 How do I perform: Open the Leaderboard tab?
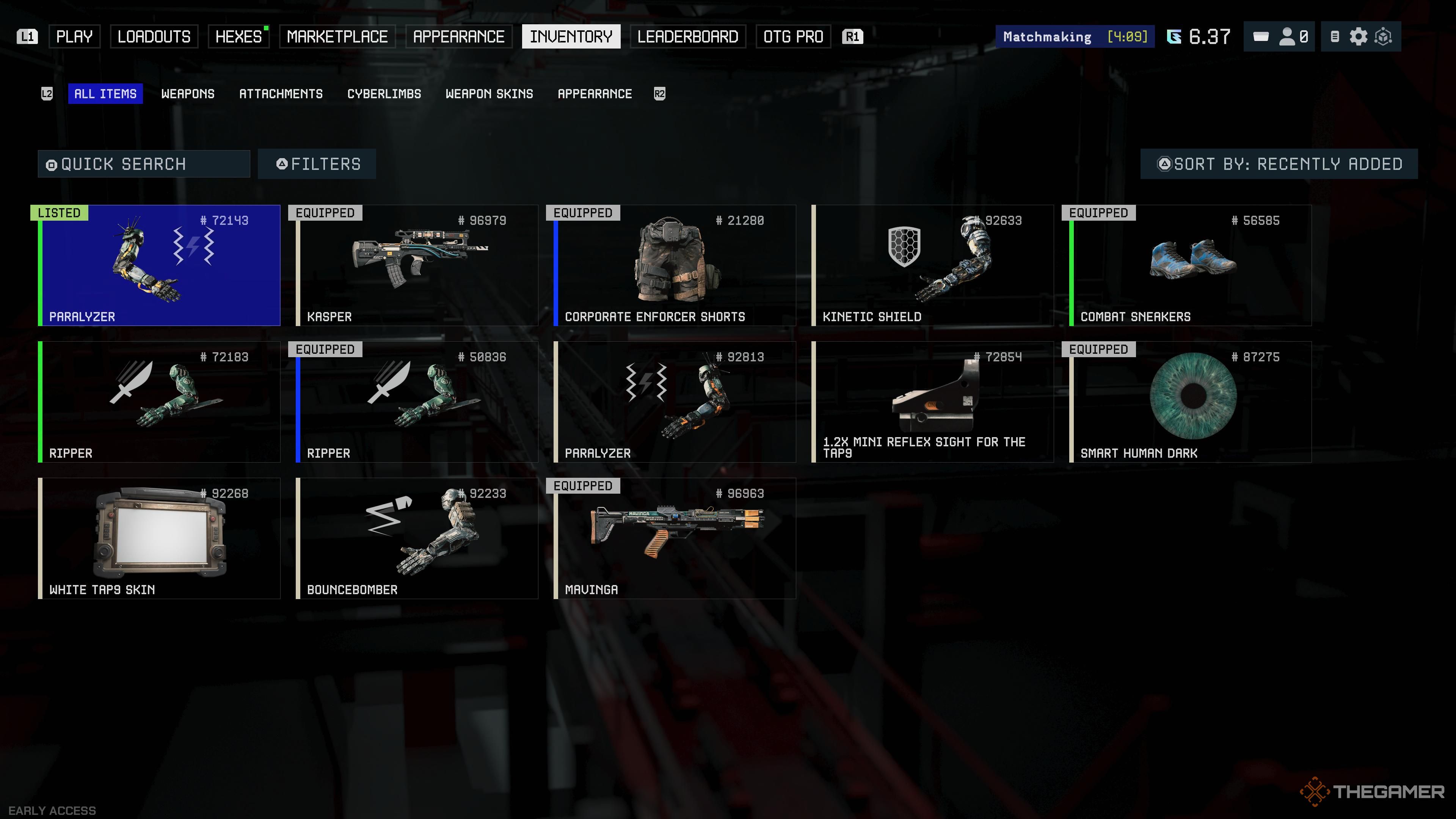pos(687,37)
